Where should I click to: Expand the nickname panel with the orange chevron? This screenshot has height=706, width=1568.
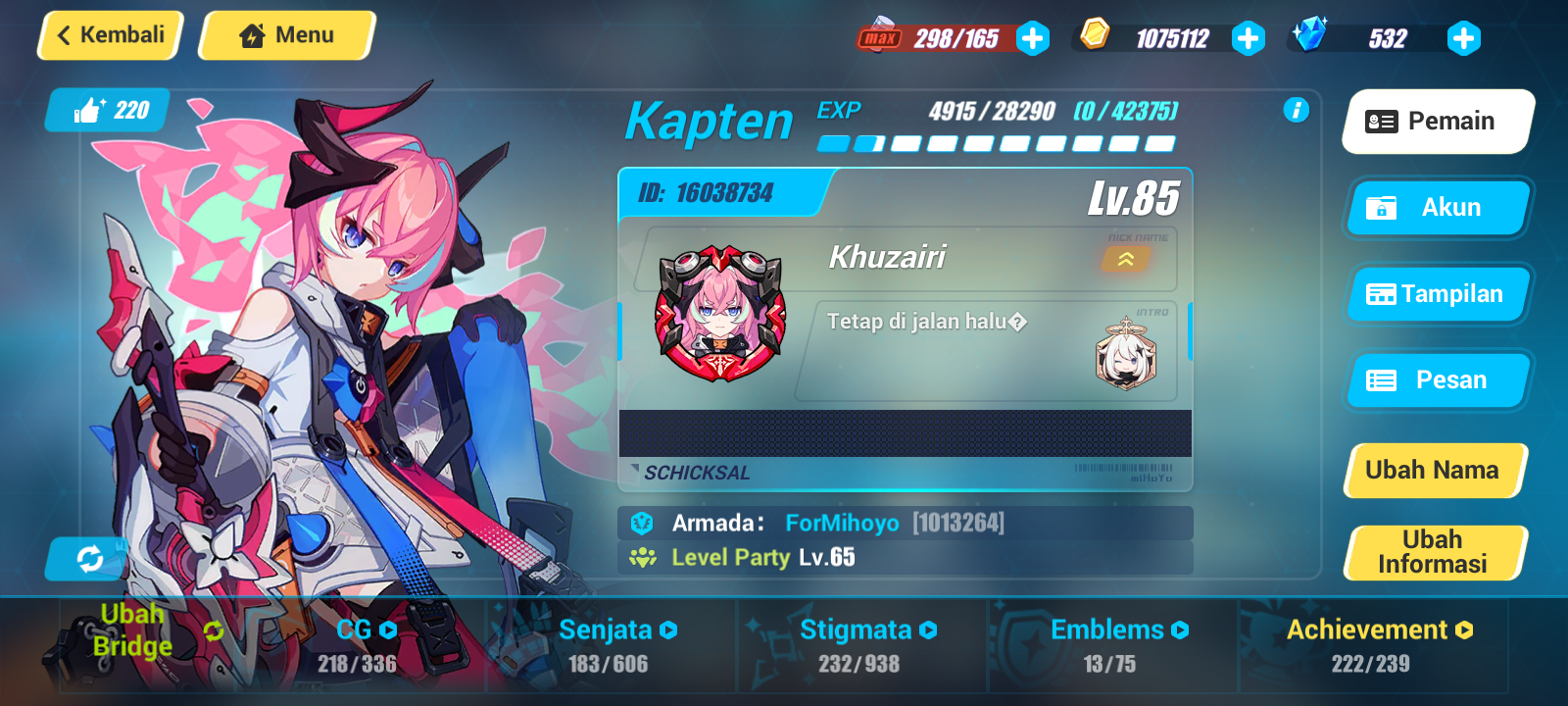[x=1127, y=259]
